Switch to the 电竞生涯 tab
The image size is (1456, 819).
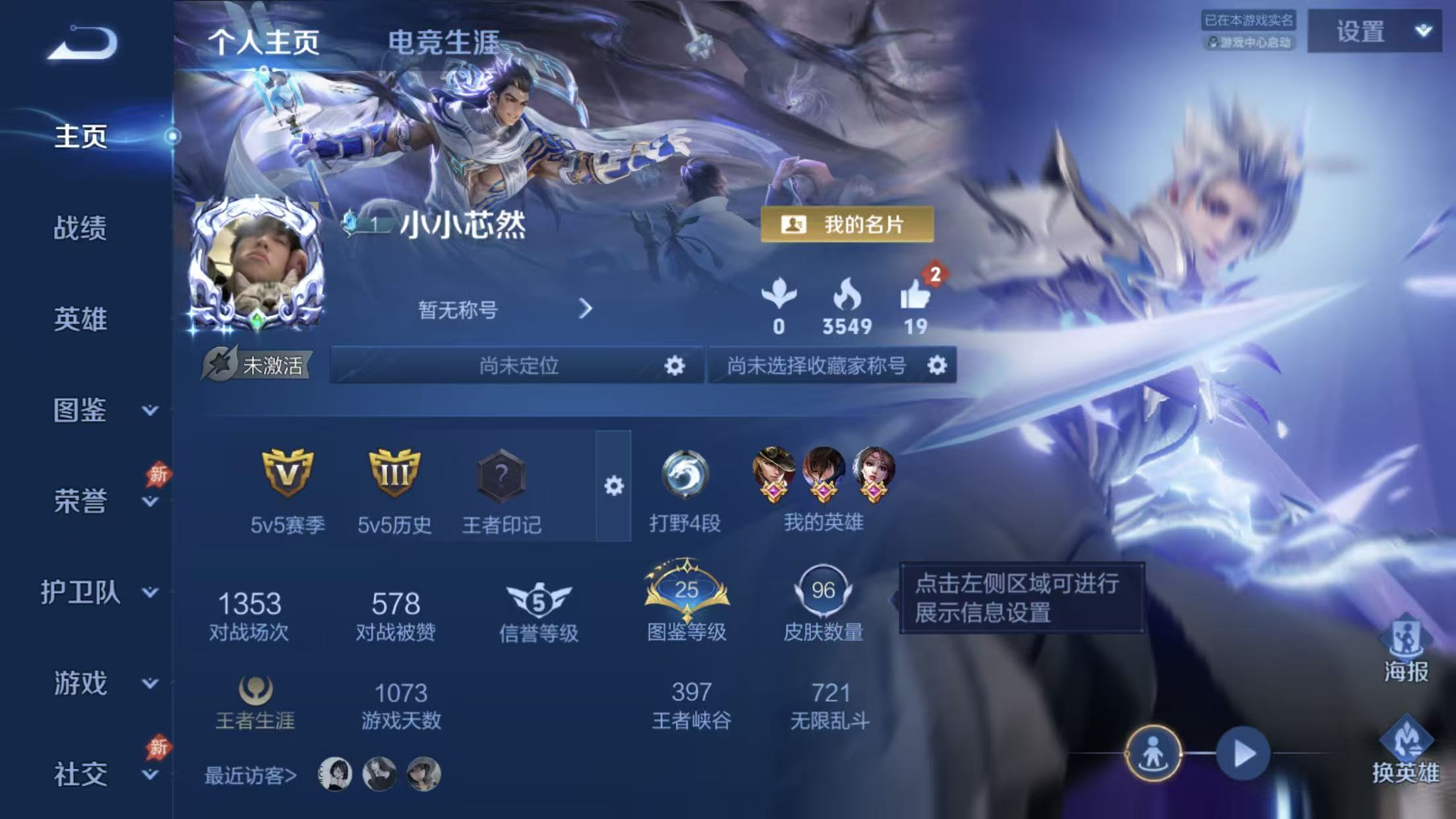[x=445, y=40]
